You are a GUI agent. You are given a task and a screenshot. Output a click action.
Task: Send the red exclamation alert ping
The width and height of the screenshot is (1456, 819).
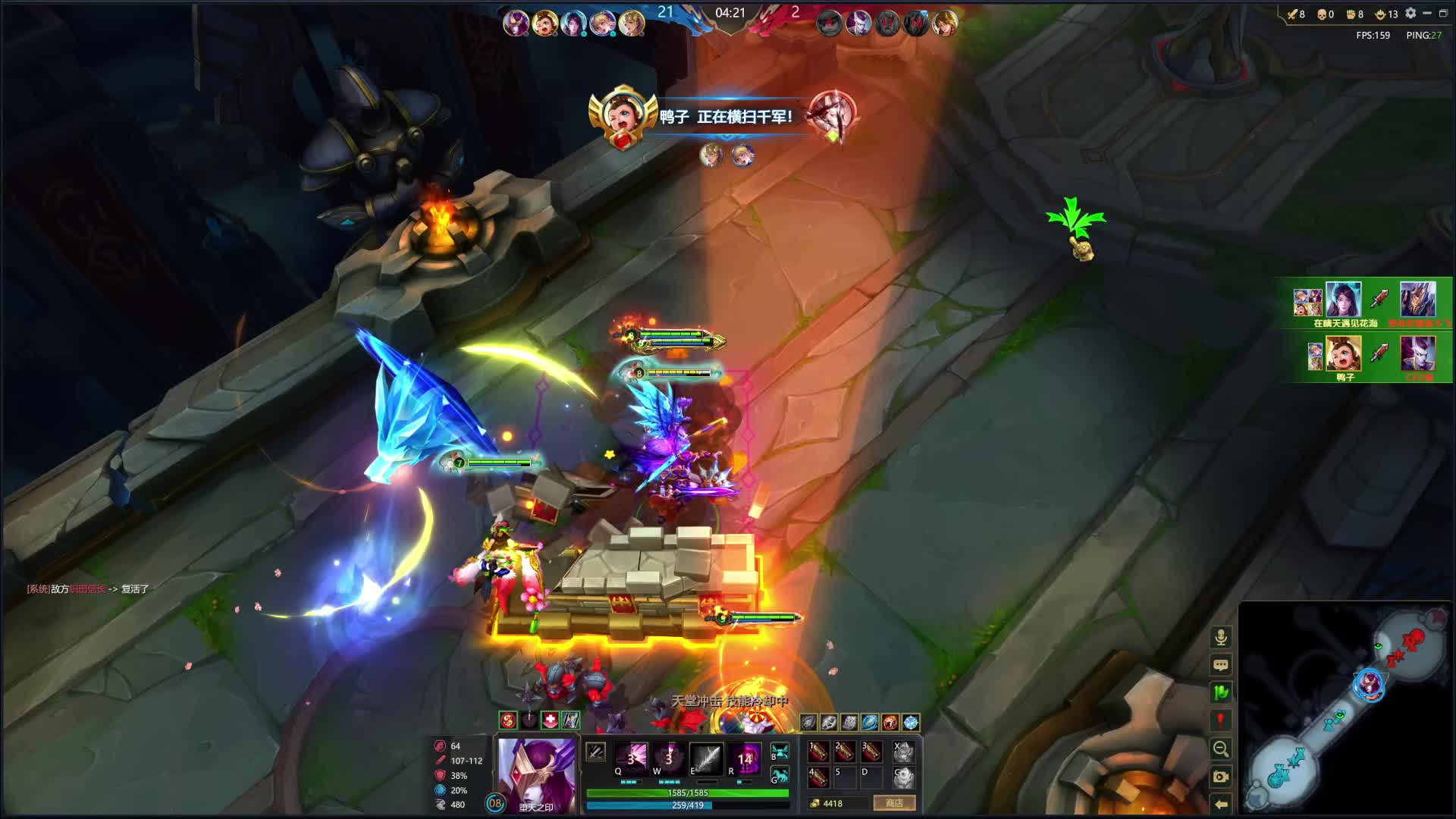(1221, 720)
